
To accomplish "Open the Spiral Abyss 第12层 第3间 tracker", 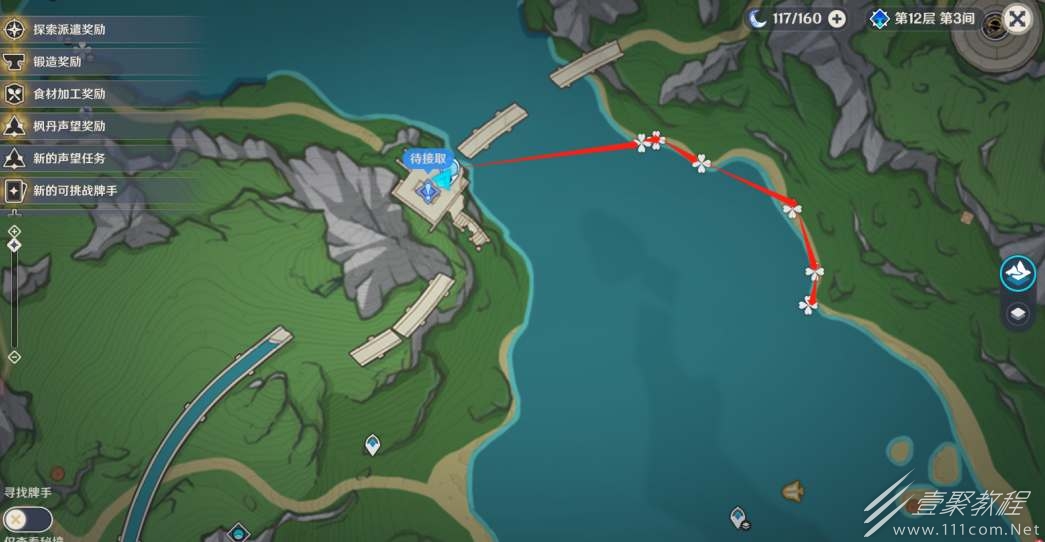I will point(922,19).
